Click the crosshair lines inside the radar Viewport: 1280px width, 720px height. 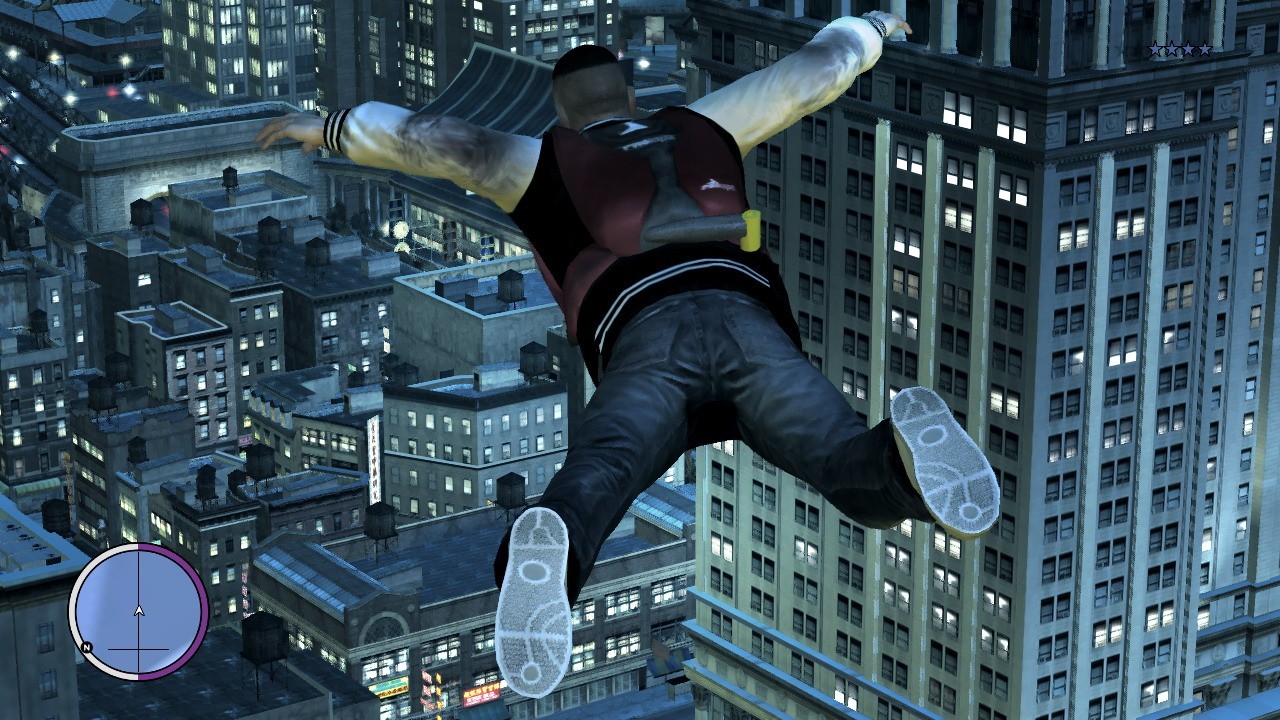[138, 648]
